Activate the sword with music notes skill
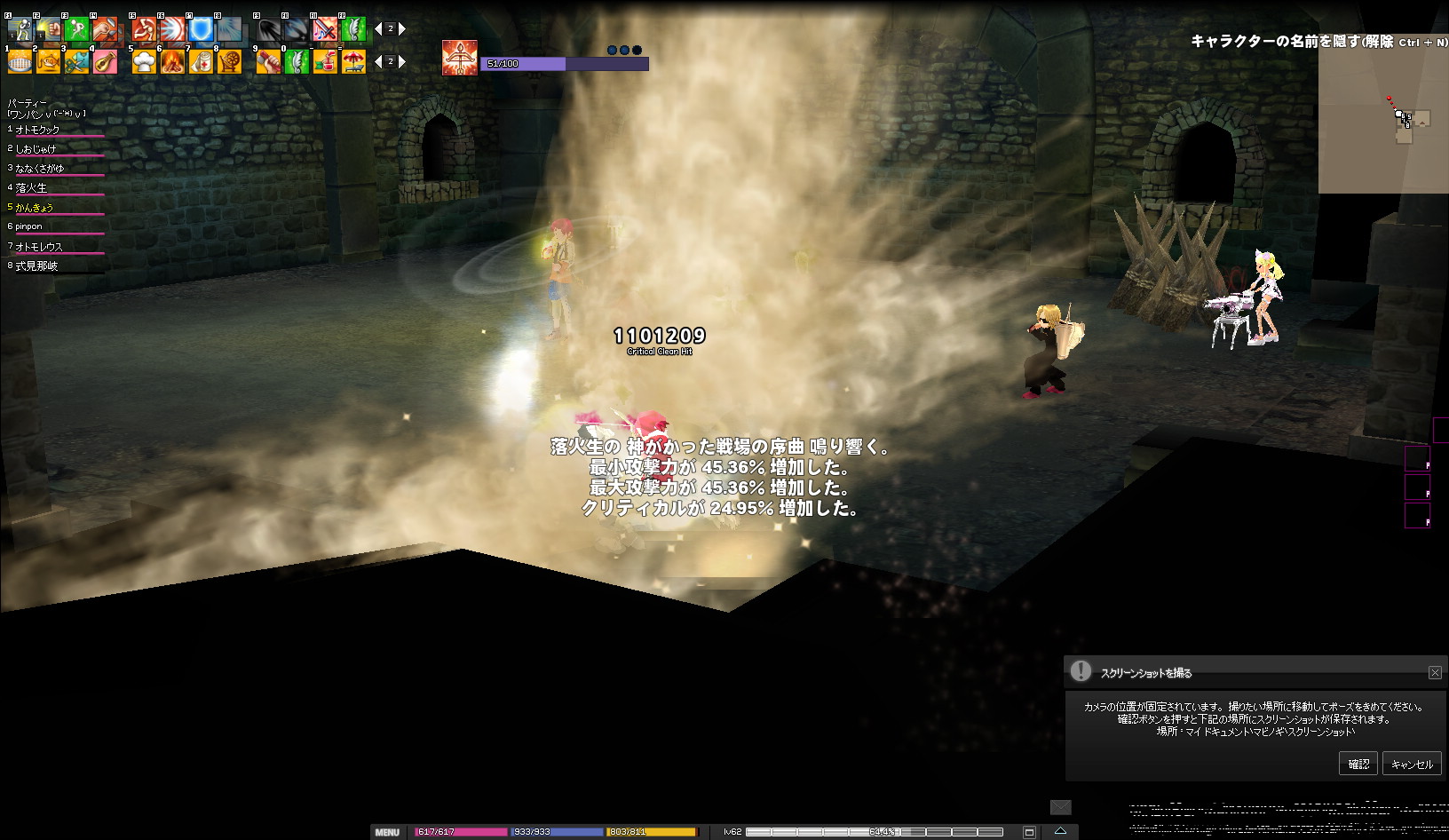This screenshot has height=840, width=1449. point(325,30)
